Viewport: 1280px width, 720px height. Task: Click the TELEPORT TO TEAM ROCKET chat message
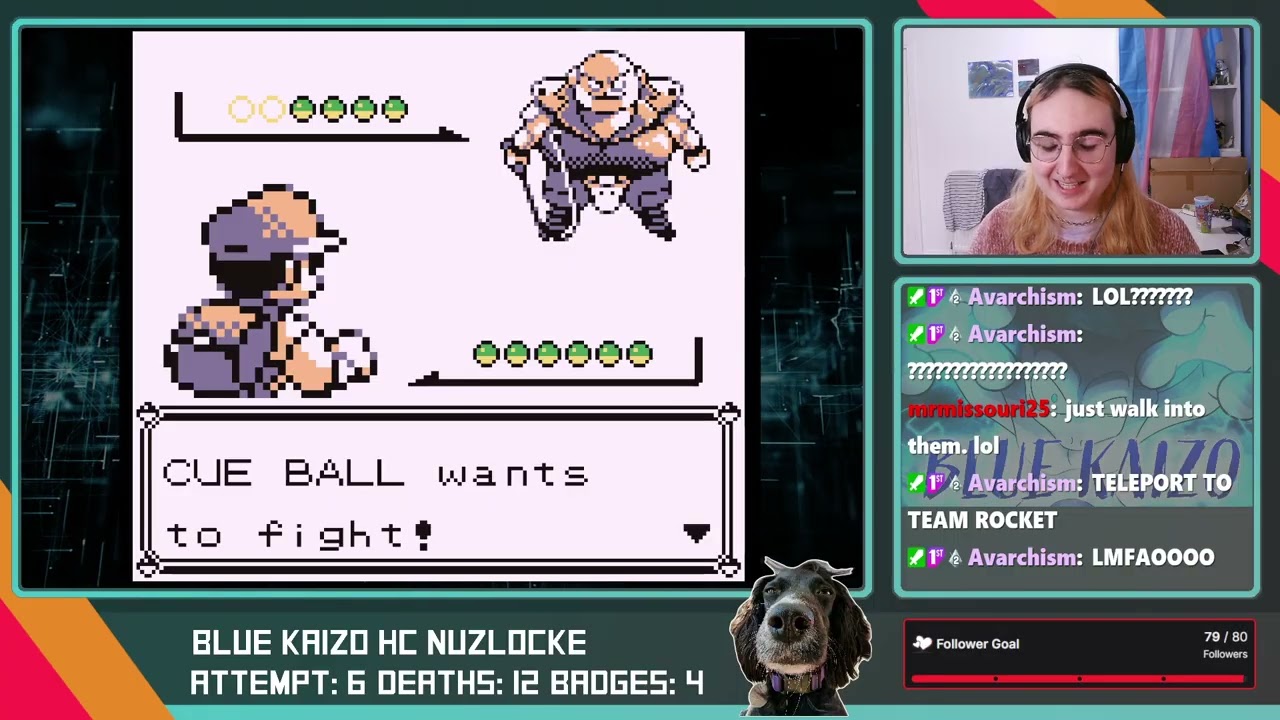tap(1100, 501)
